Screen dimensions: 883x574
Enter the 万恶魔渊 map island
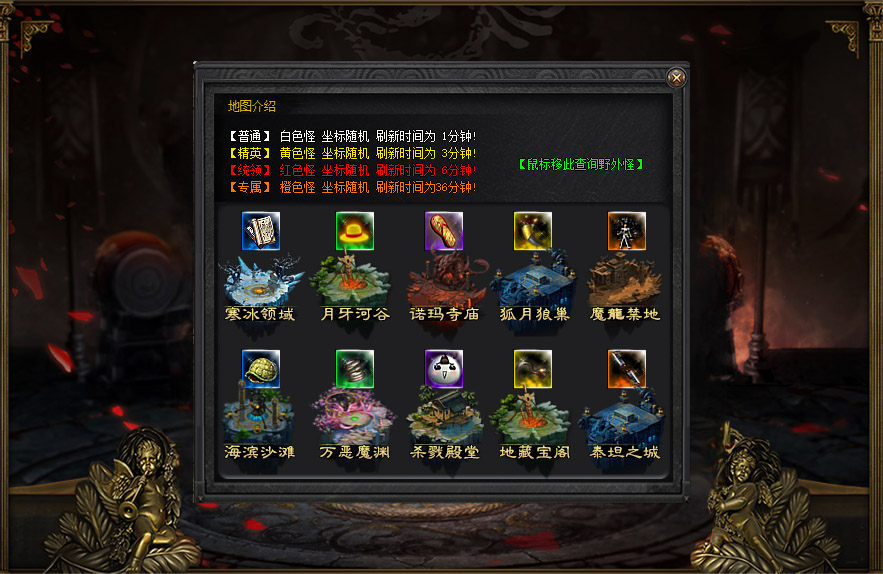[x=354, y=420]
